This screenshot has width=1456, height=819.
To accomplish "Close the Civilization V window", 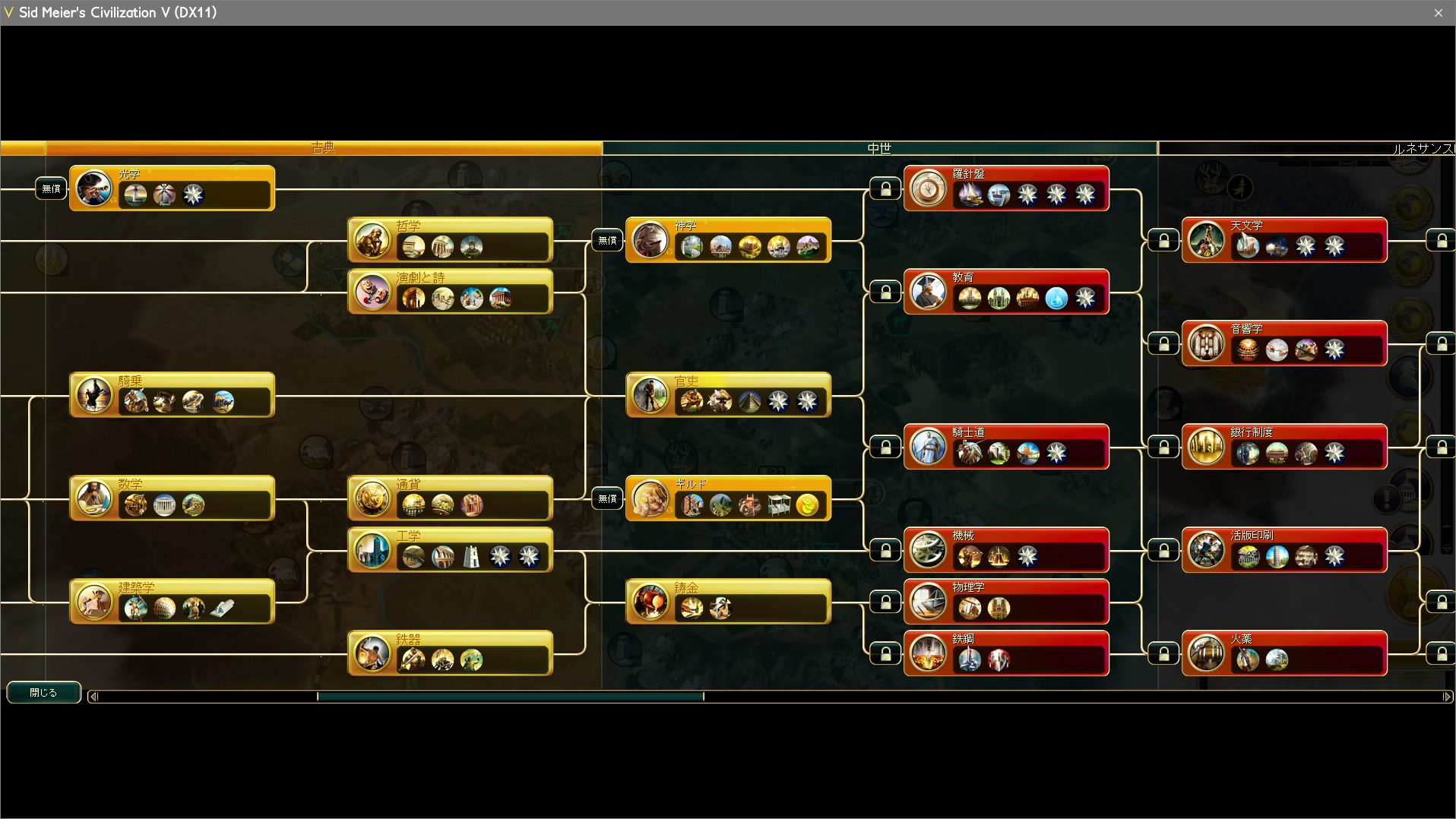I will (x=1438, y=13).
